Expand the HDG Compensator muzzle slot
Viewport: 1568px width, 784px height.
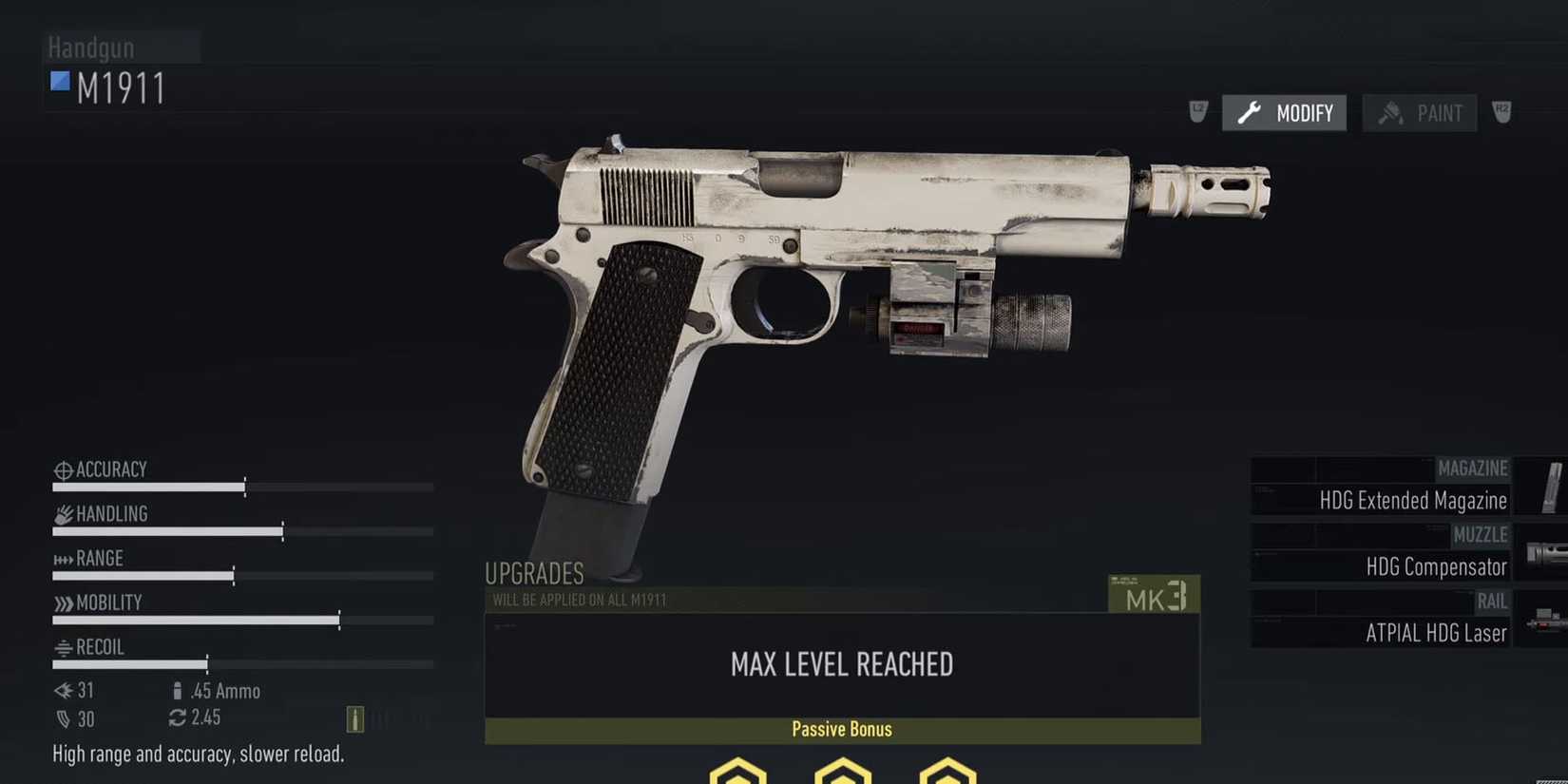click(1437, 566)
